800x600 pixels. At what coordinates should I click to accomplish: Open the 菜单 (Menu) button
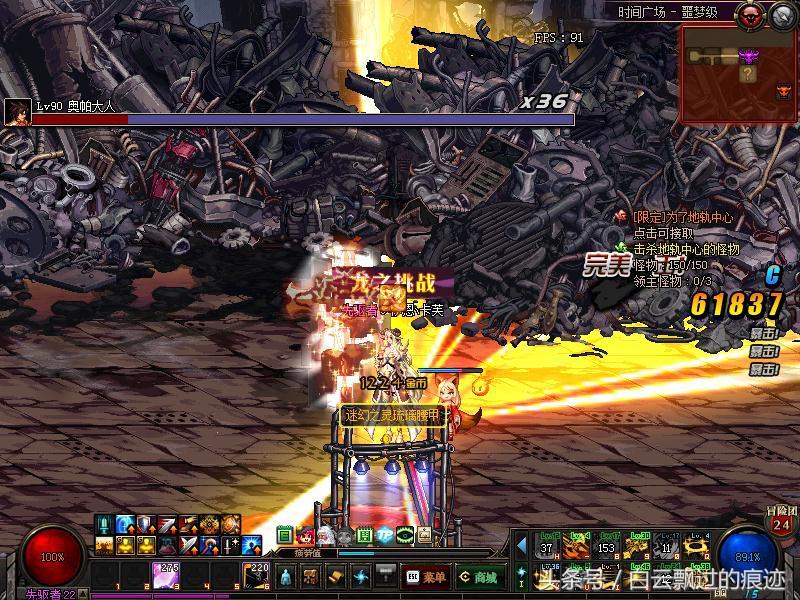click(x=426, y=576)
